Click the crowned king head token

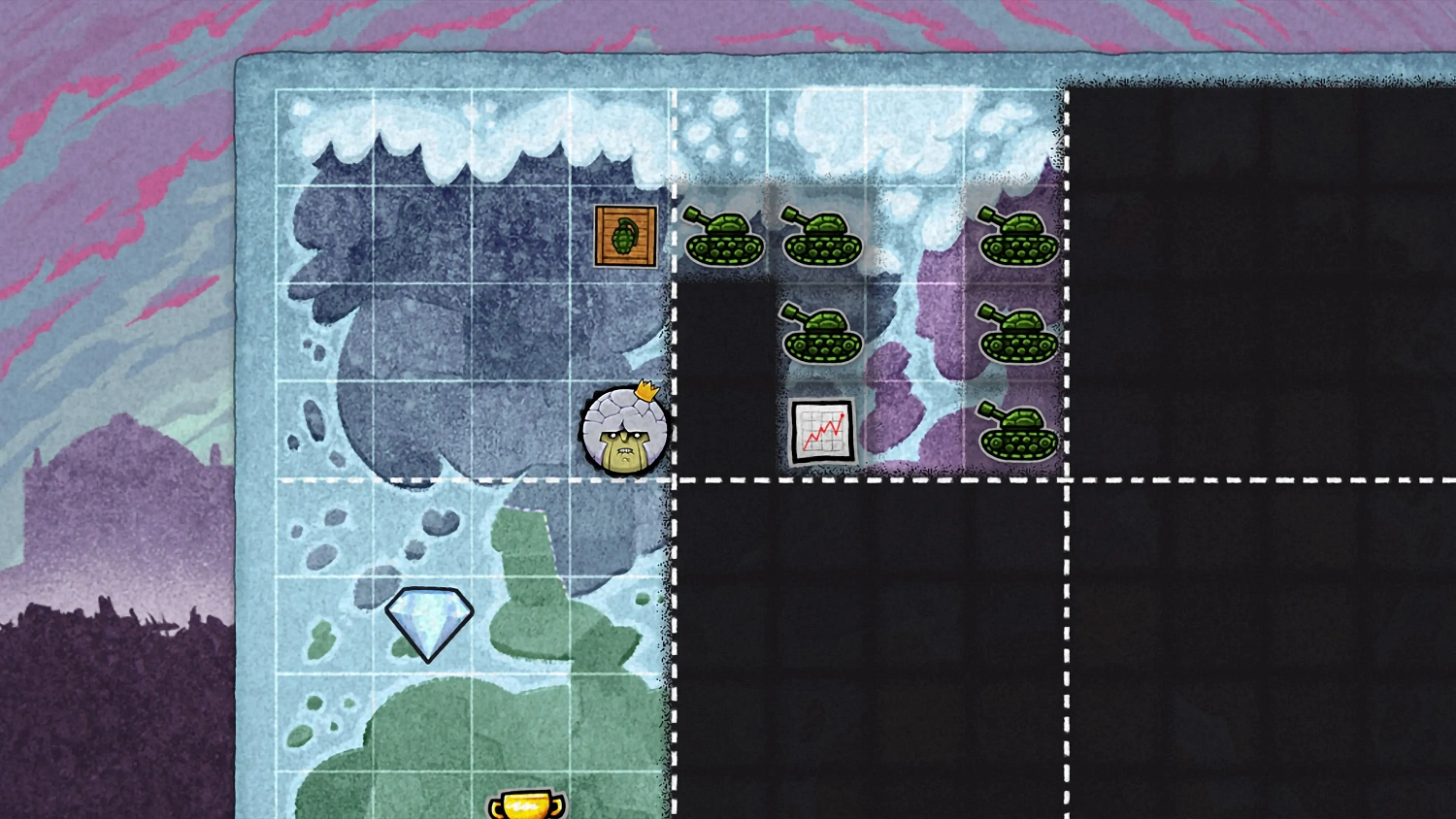tap(624, 433)
